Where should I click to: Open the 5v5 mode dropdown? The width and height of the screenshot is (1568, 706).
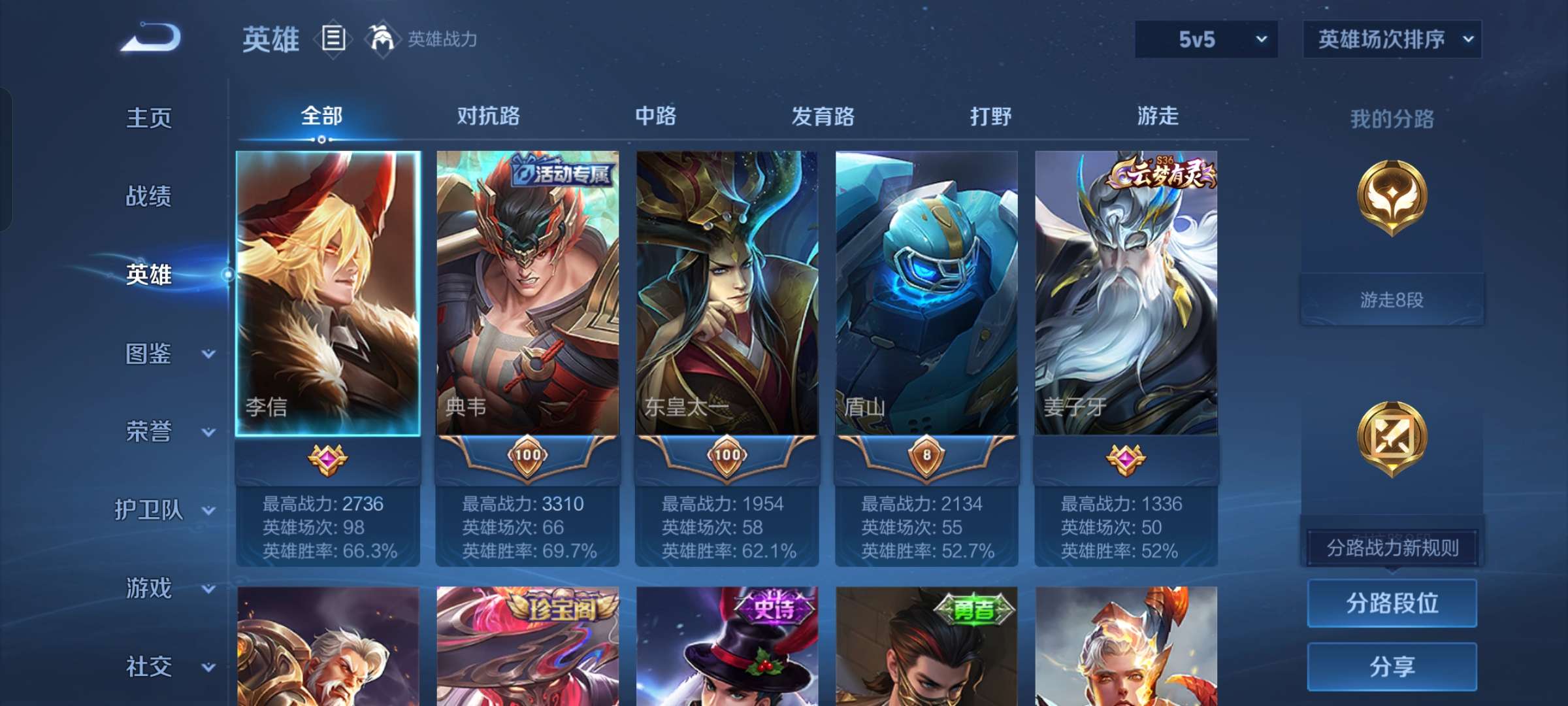point(1205,39)
